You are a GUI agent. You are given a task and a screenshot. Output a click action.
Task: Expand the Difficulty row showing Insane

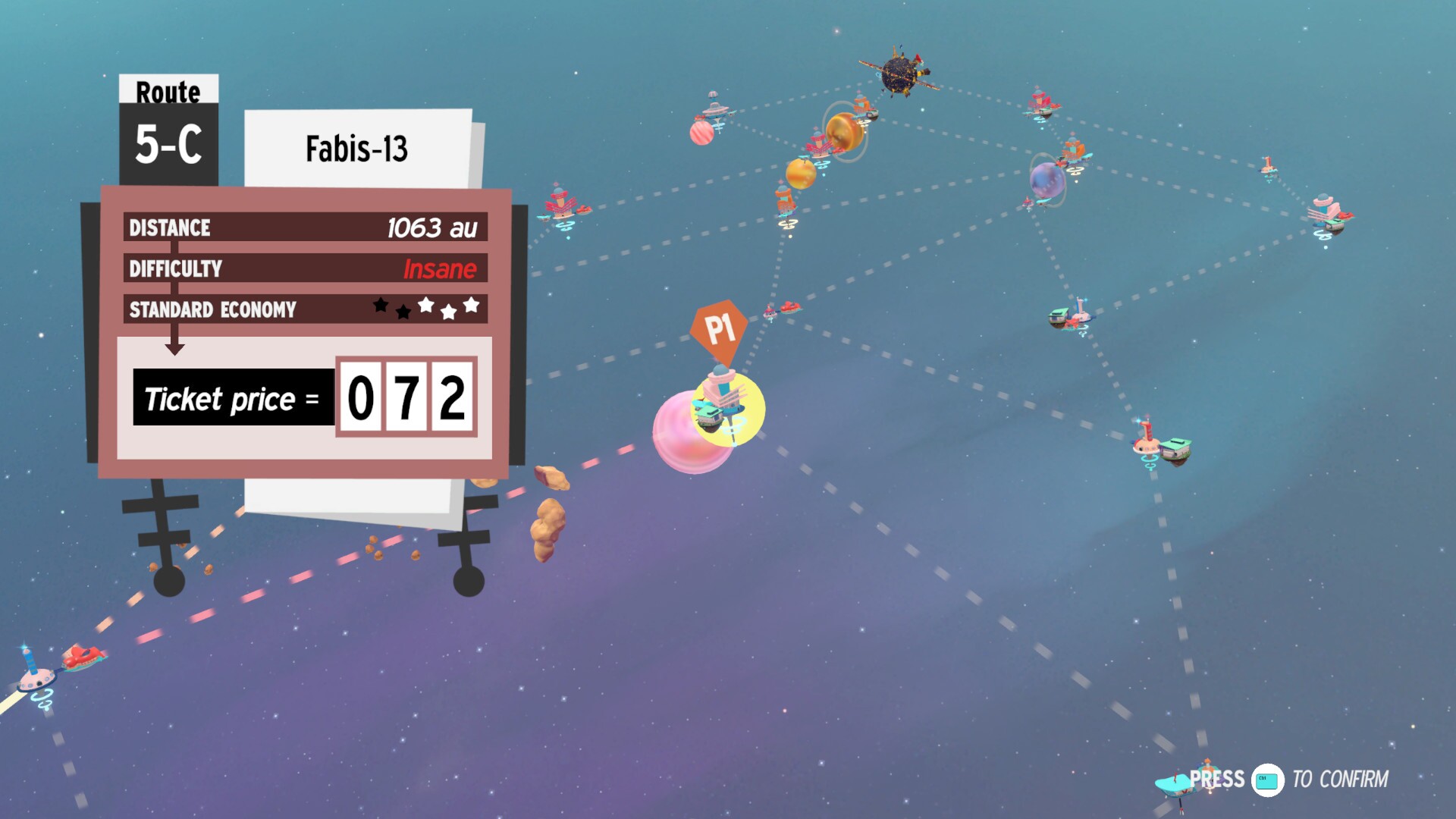point(303,268)
